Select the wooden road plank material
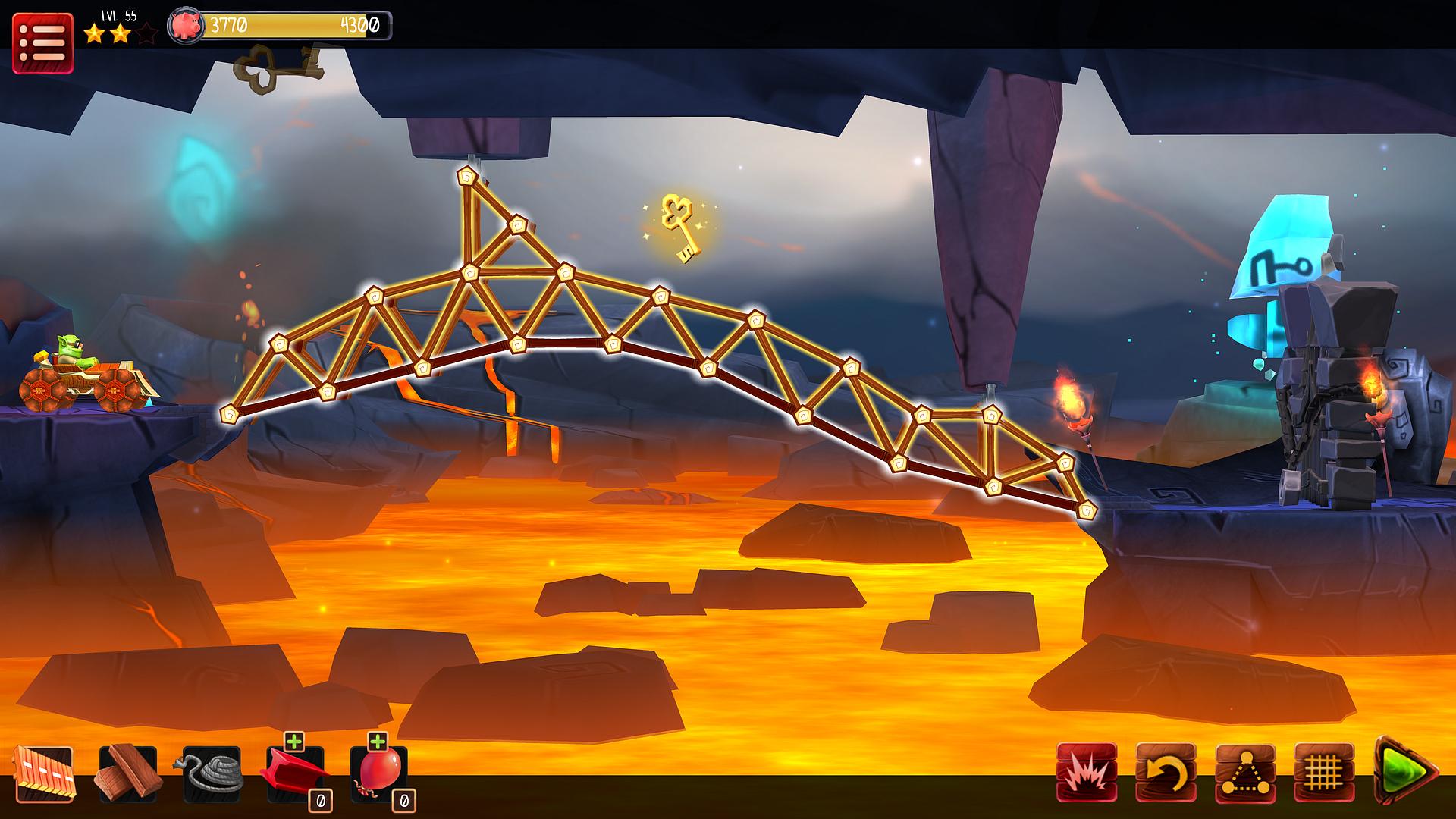Image resolution: width=1456 pixels, height=819 pixels. tap(43, 773)
